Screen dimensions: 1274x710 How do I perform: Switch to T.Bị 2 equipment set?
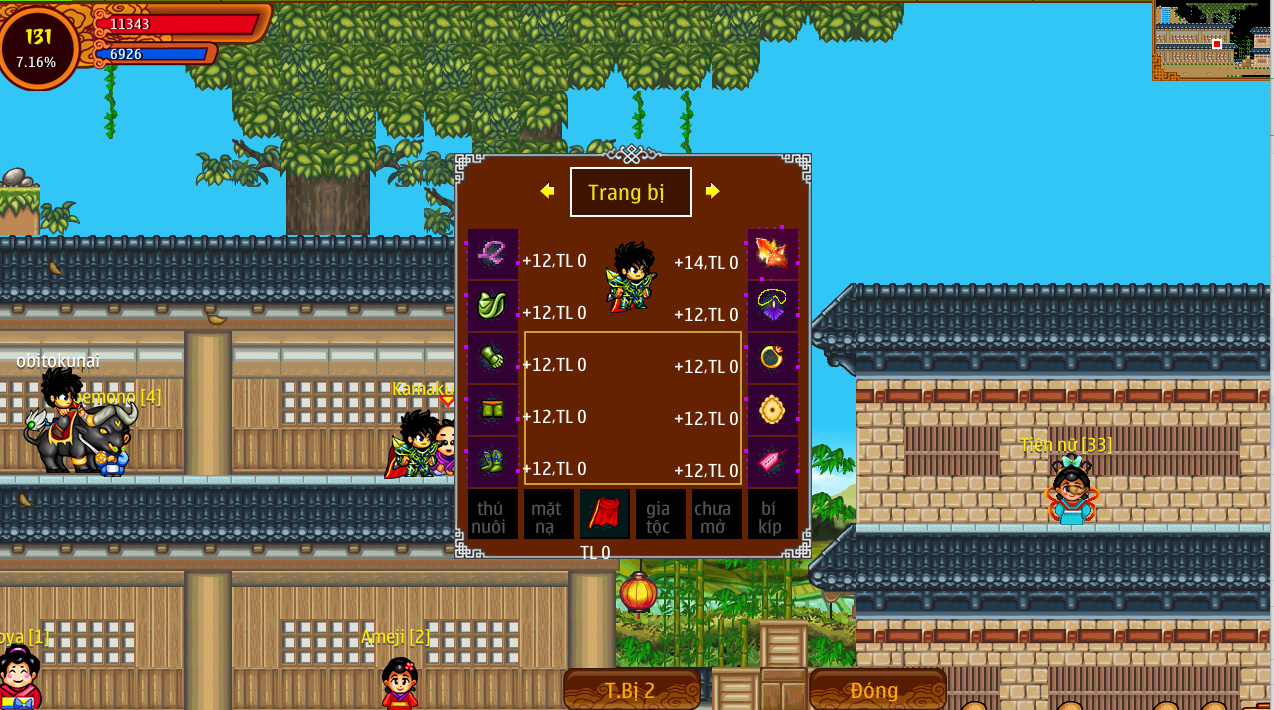[x=631, y=690]
